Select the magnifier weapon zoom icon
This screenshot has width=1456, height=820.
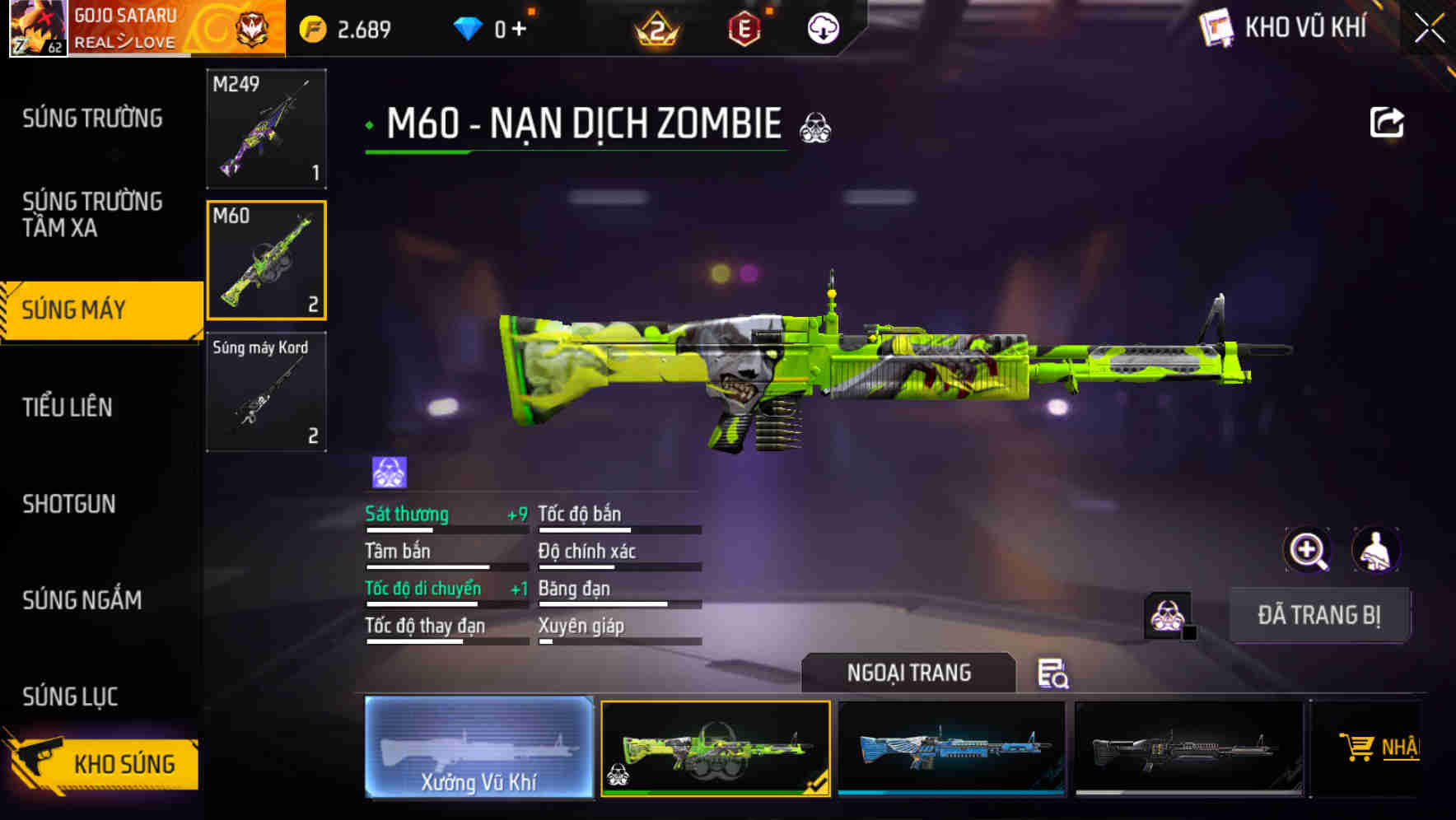1308,550
